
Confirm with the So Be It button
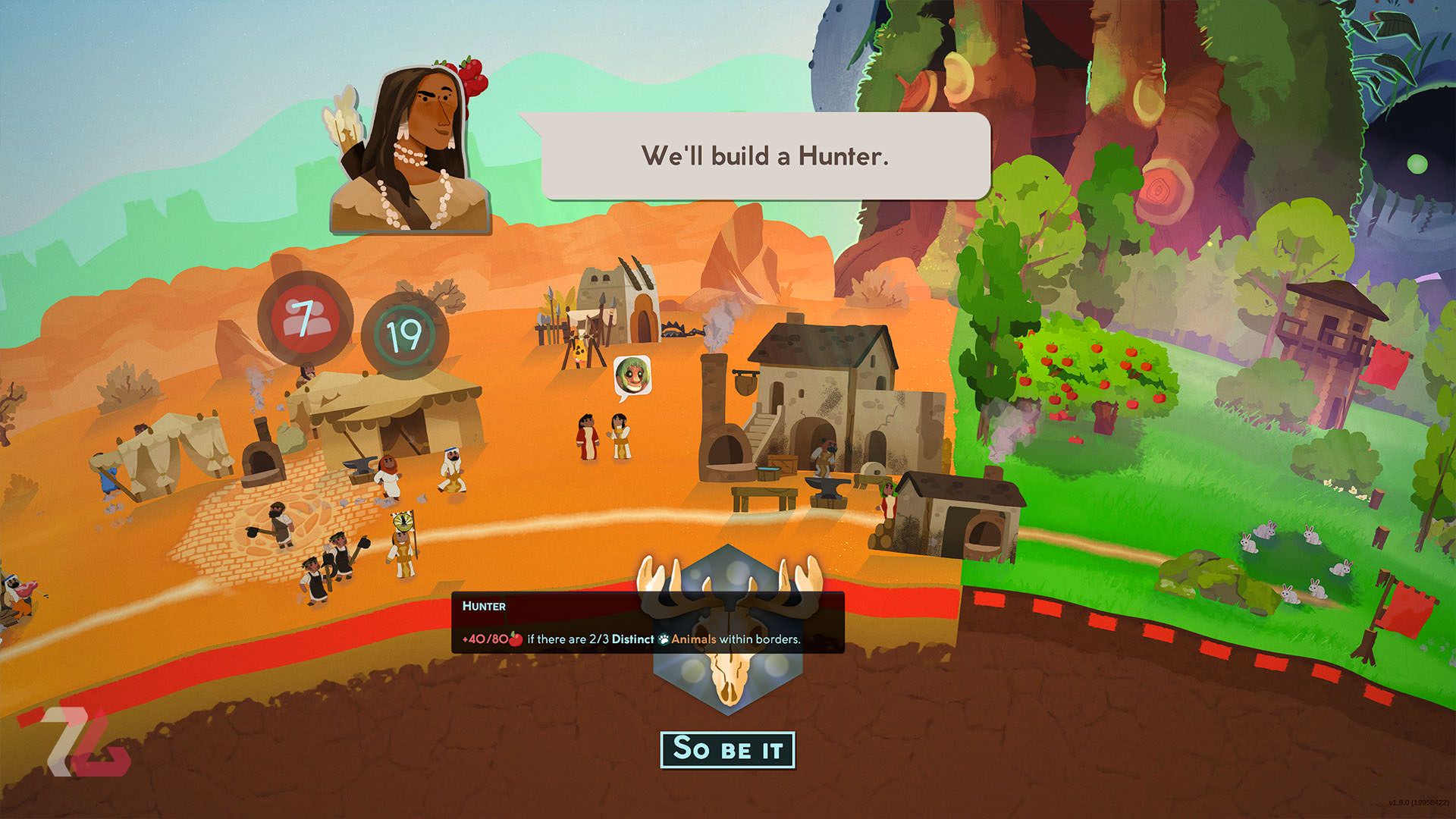coord(727,749)
